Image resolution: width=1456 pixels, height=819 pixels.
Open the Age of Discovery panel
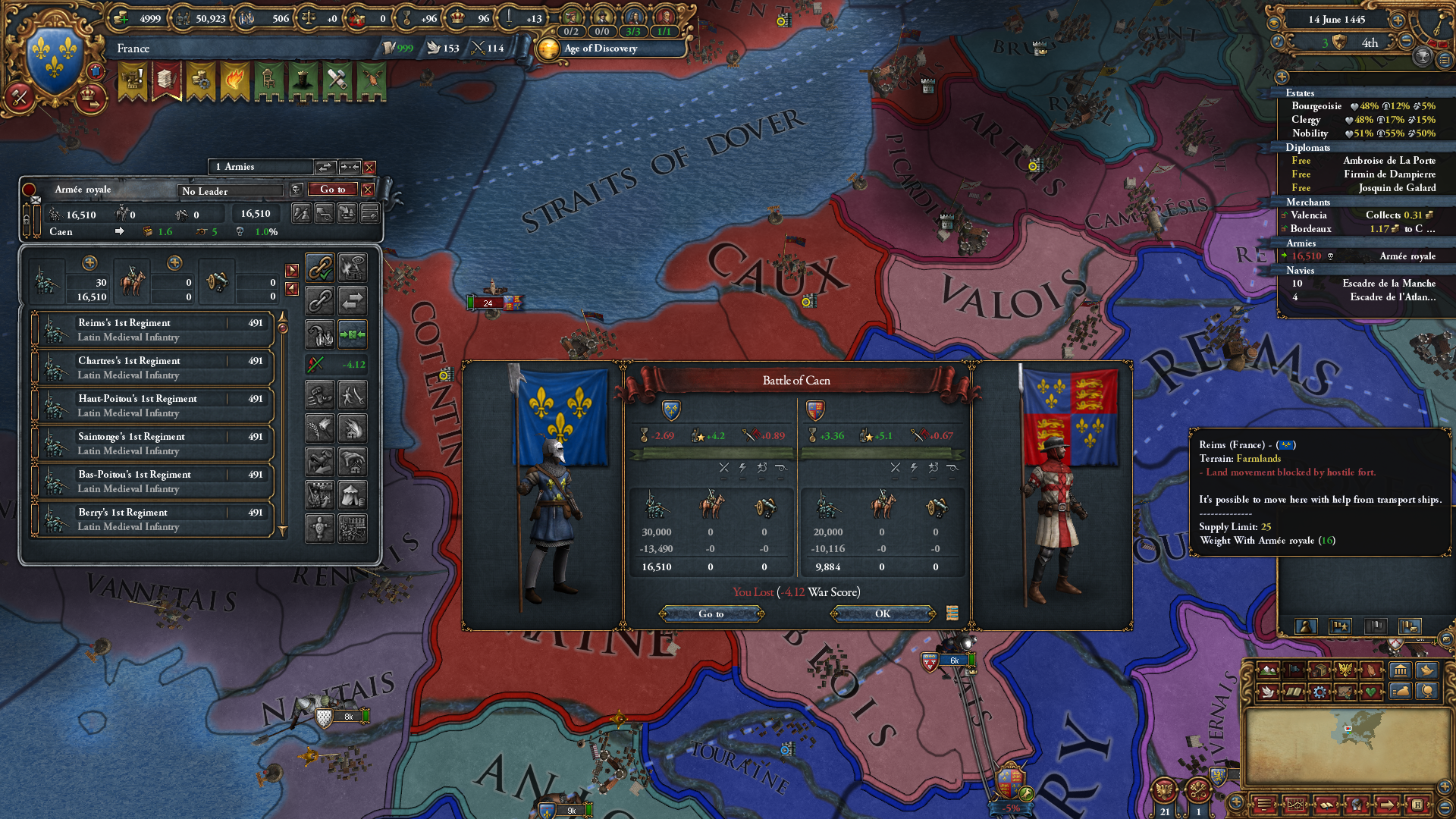pos(599,49)
